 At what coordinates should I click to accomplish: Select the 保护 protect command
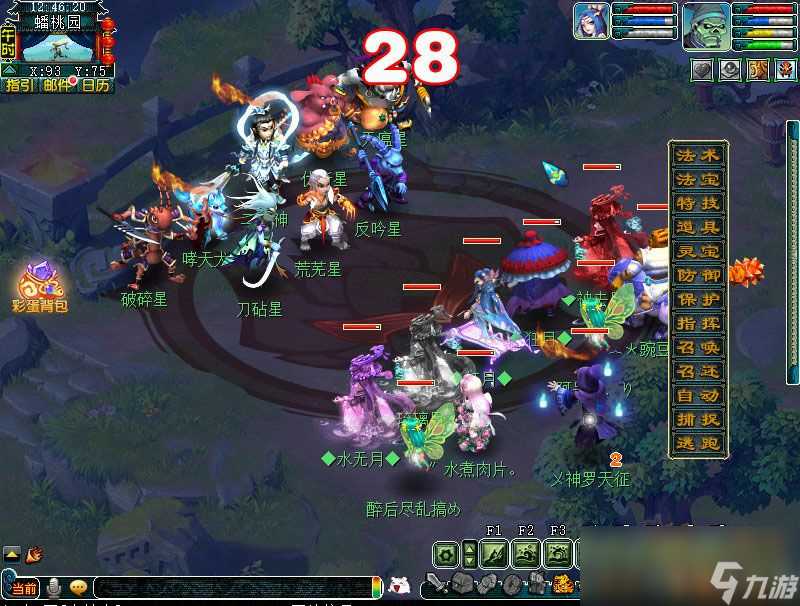tap(698, 300)
